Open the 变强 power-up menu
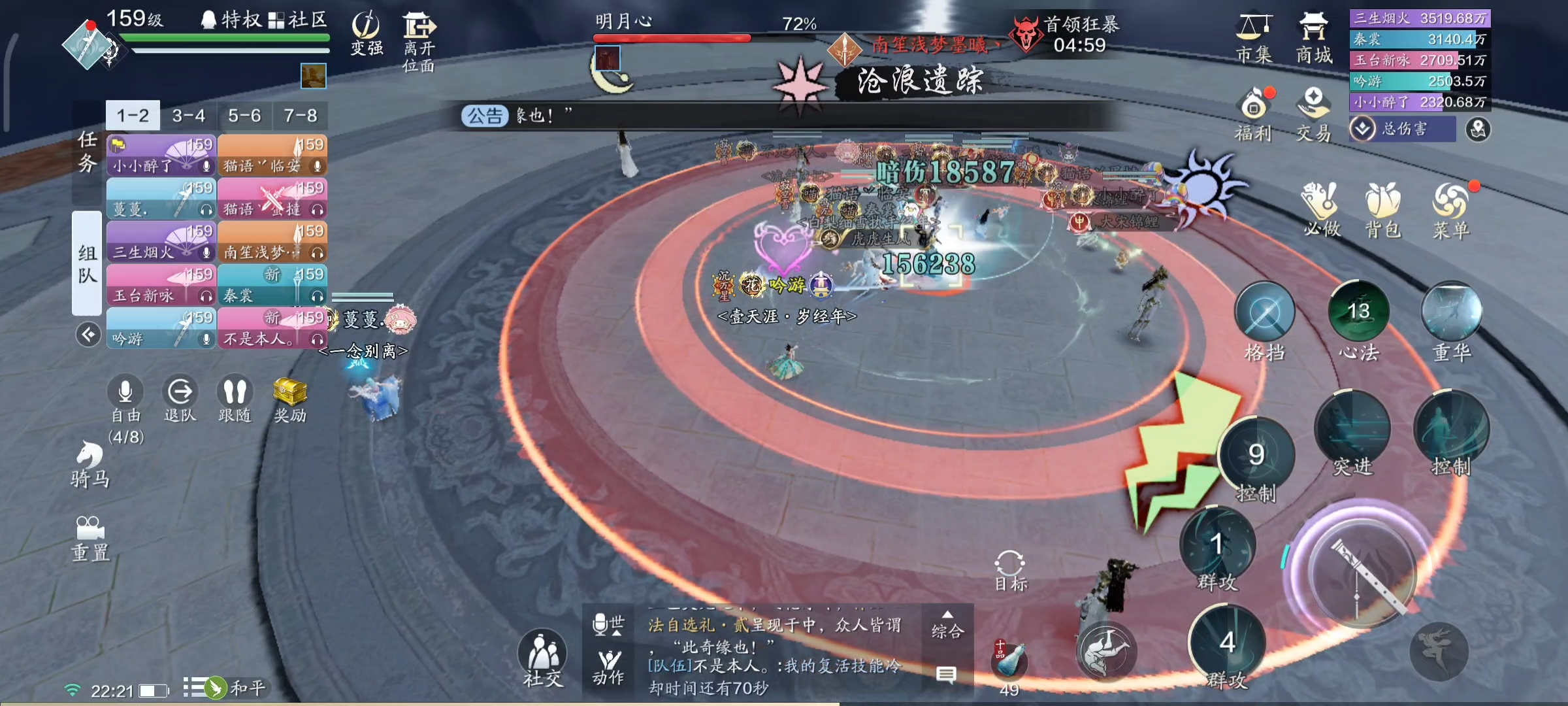Screen dimensions: 1568x706 (367, 34)
